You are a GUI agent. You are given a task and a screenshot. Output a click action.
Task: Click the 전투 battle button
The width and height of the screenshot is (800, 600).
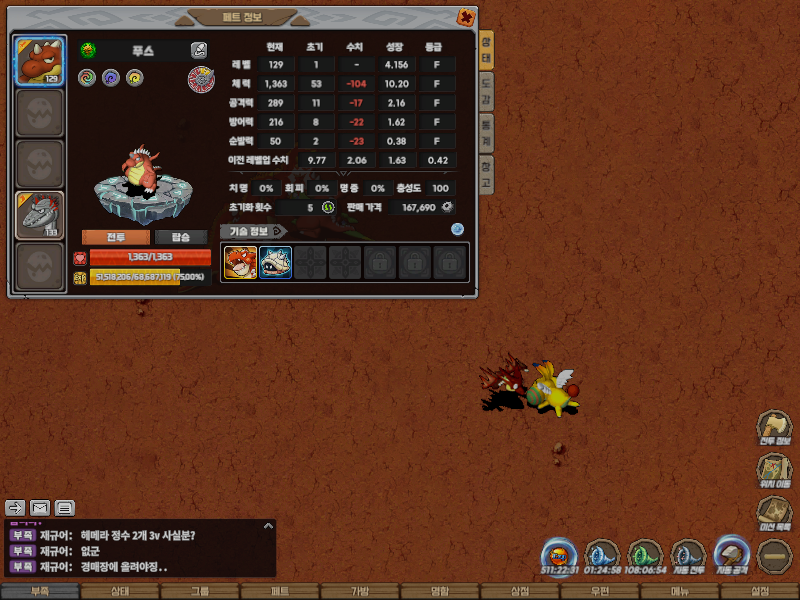point(115,237)
